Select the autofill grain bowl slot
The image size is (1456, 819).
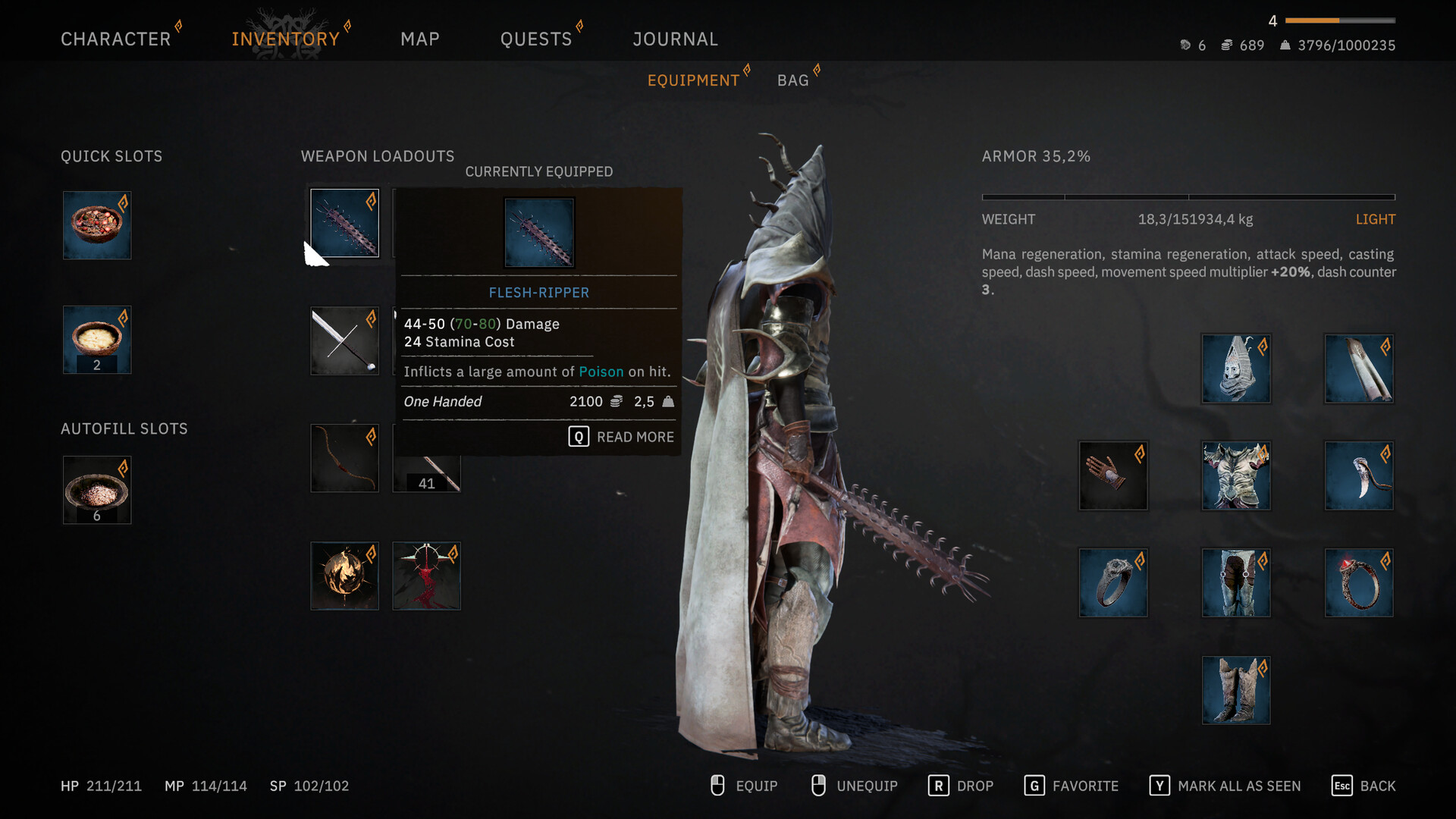point(97,490)
